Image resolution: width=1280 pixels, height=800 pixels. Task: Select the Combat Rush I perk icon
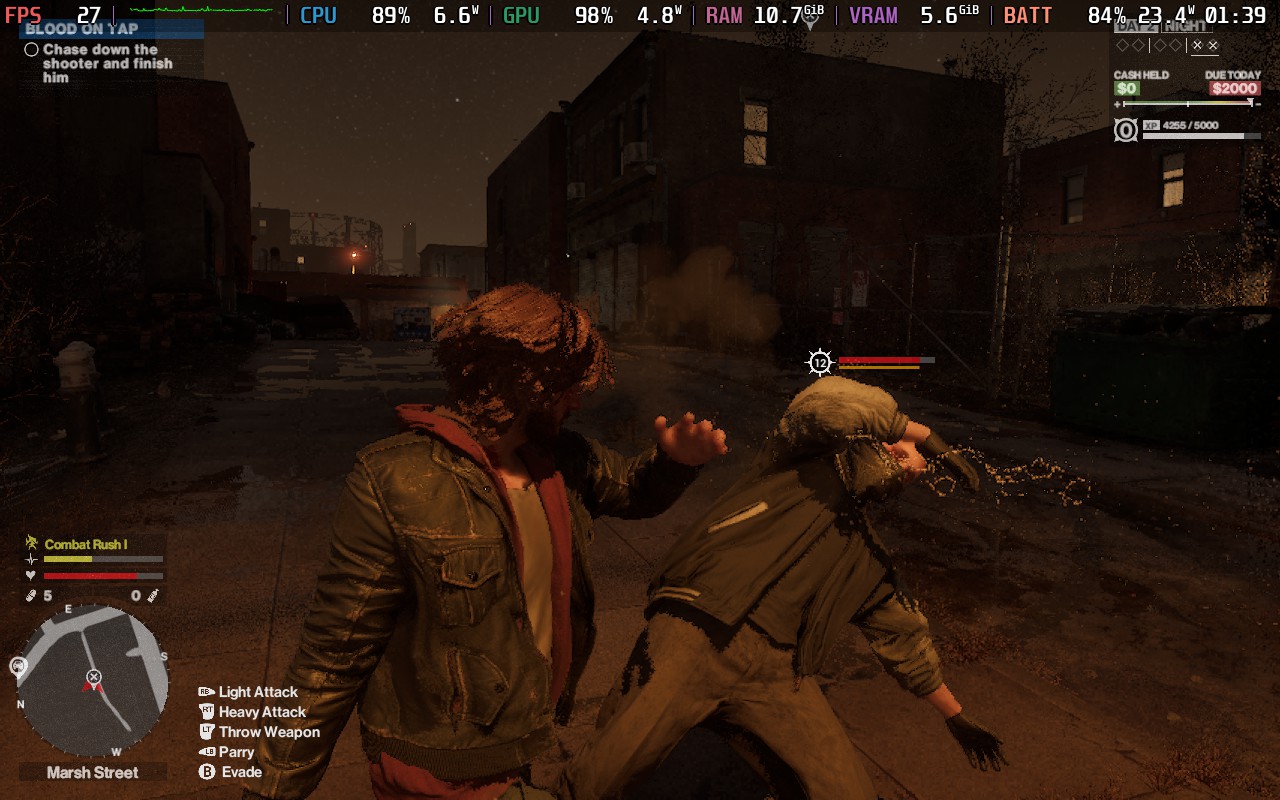[x=31, y=544]
